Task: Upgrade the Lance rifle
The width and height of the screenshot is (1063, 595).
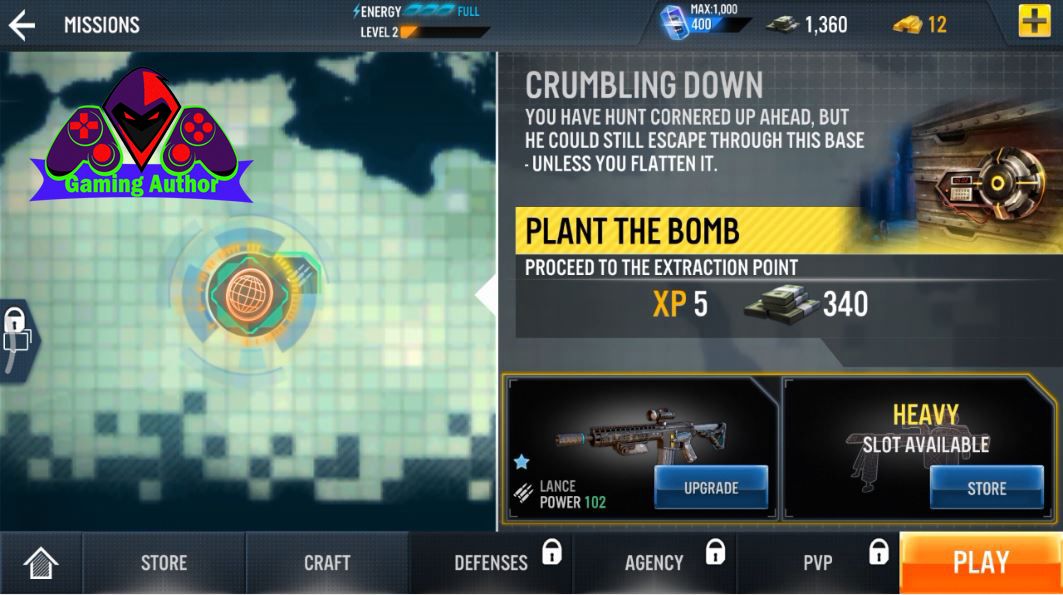Action: point(711,488)
